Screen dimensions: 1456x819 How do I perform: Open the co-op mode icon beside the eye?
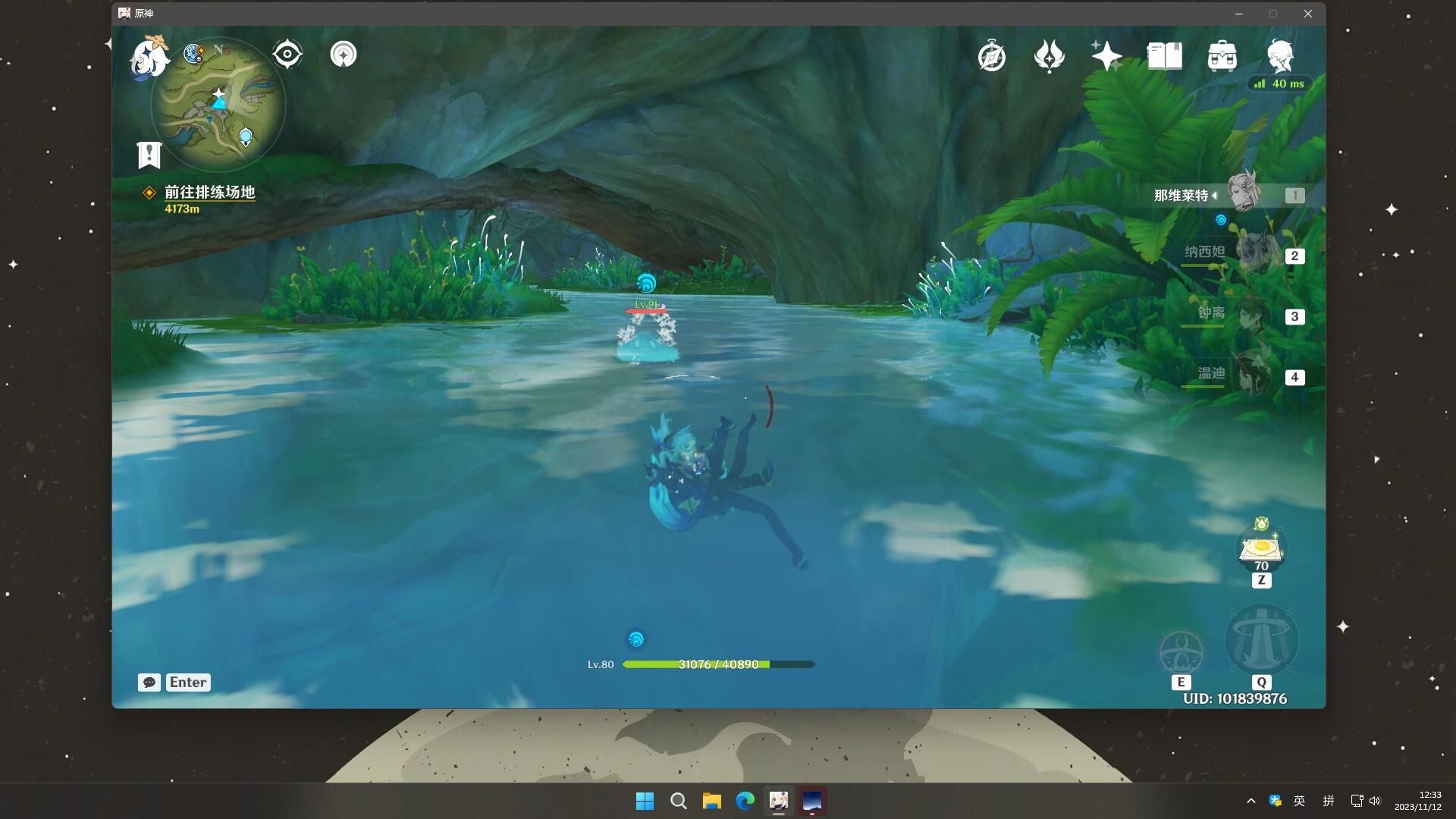pos(344,54)
